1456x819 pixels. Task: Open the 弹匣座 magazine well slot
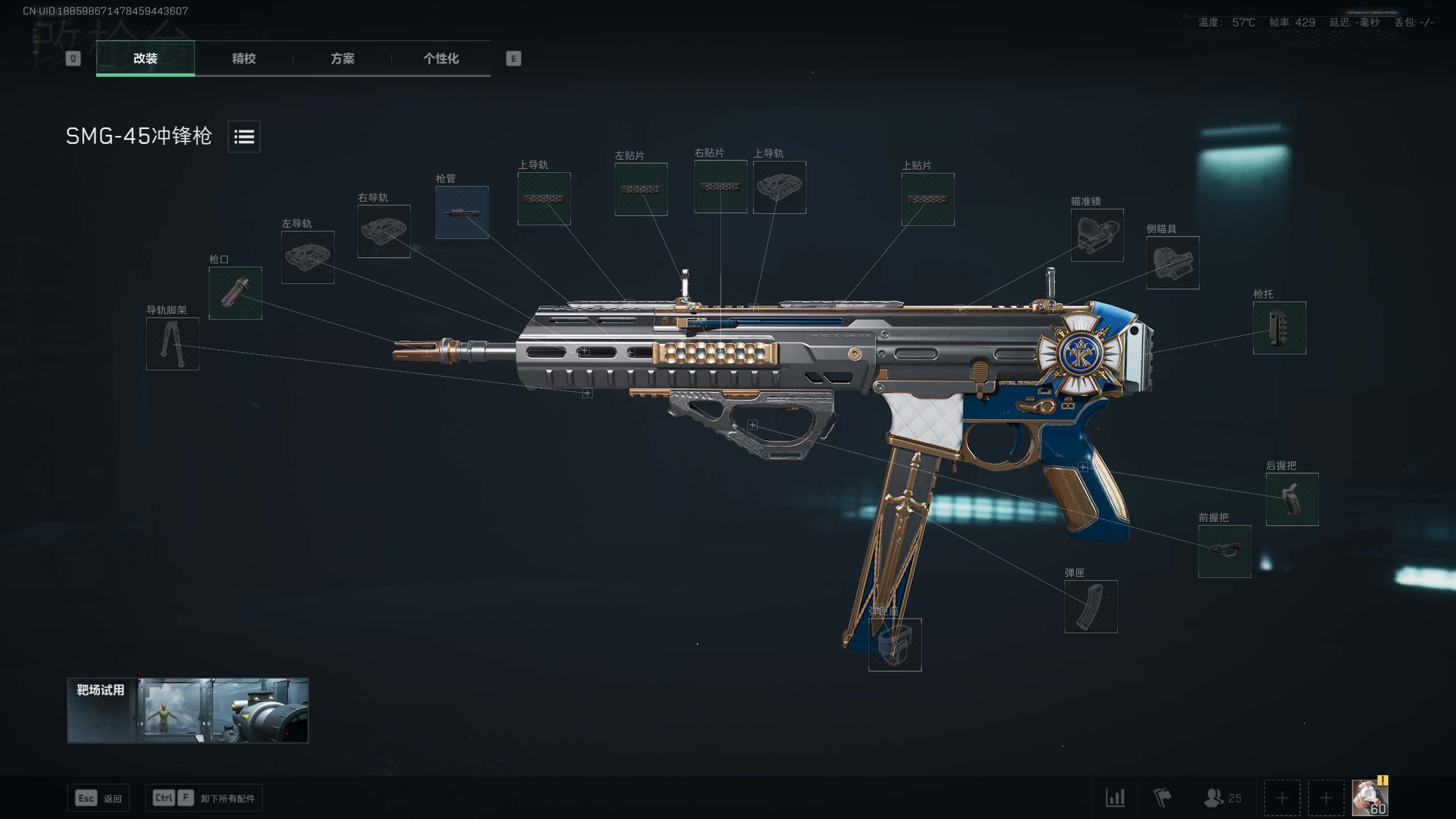pyautogui.click(x=895, y=645)
